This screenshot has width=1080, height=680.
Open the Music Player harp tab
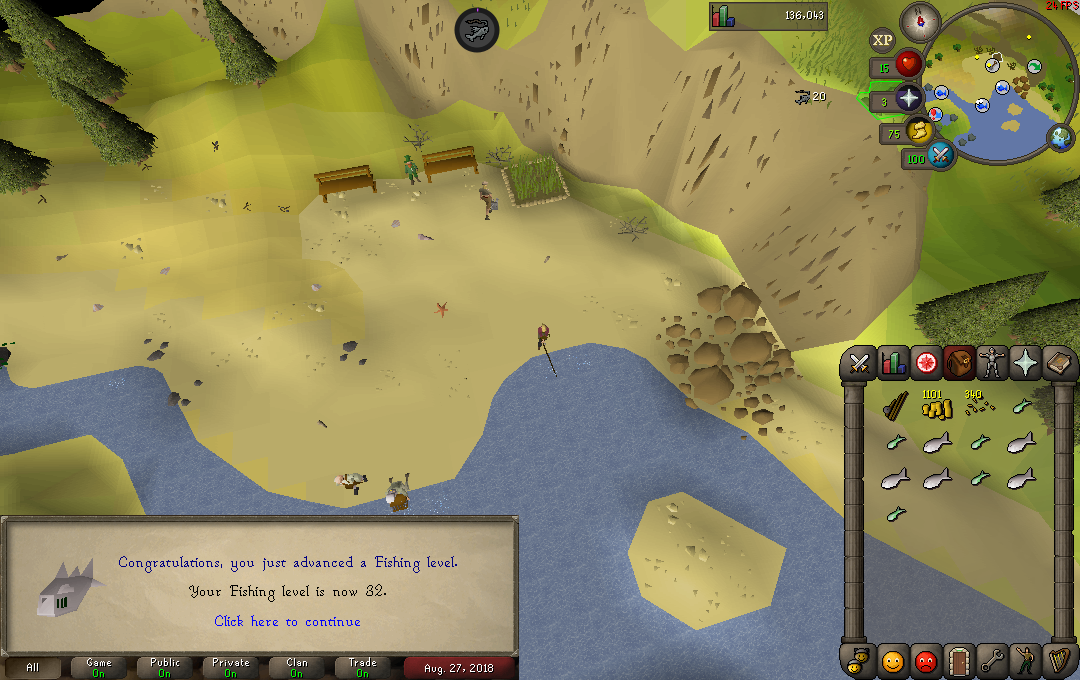(1059, 660)
